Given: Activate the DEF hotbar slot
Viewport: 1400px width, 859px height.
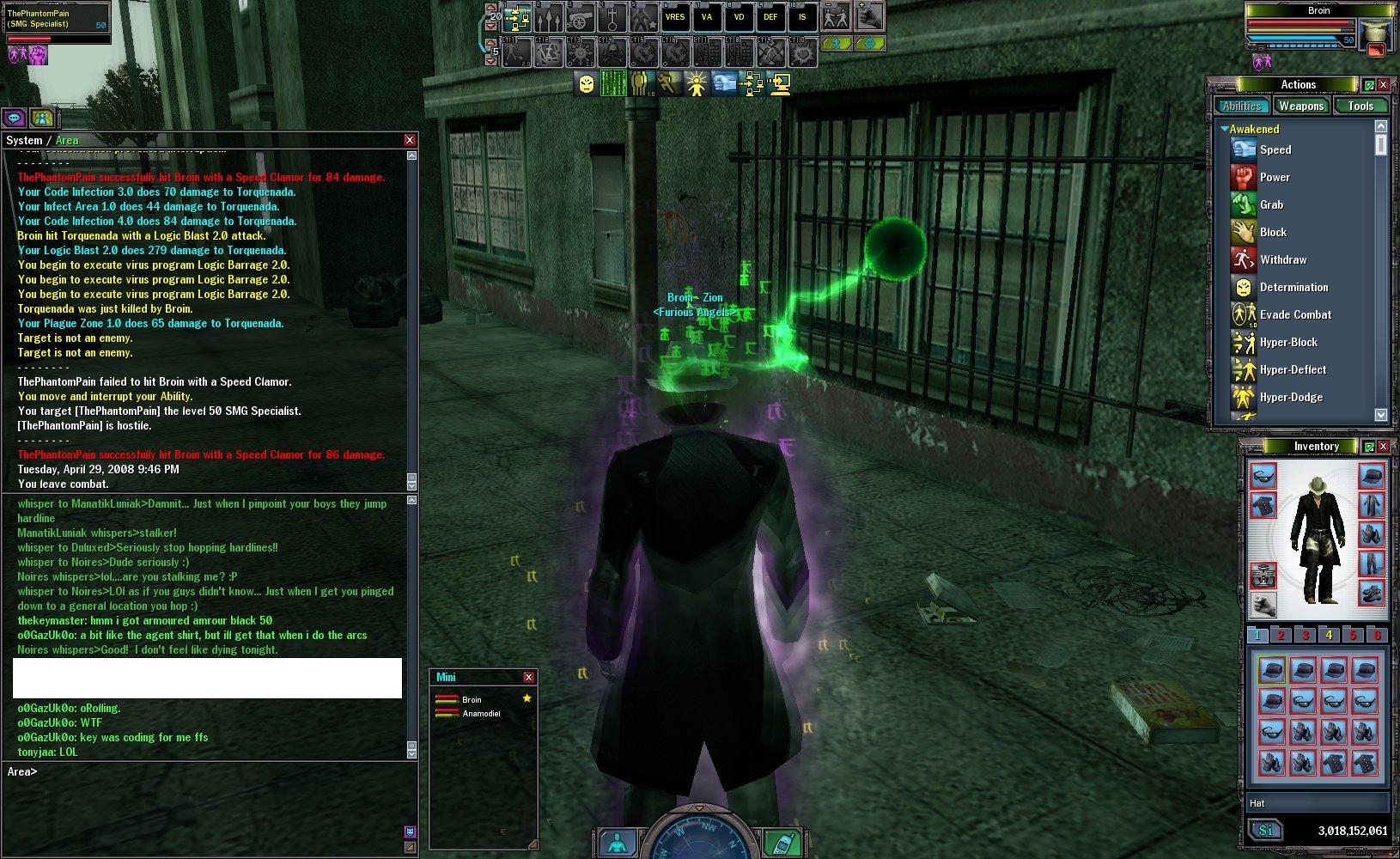Looking at the screenshot, I should (x=770, y=16).
